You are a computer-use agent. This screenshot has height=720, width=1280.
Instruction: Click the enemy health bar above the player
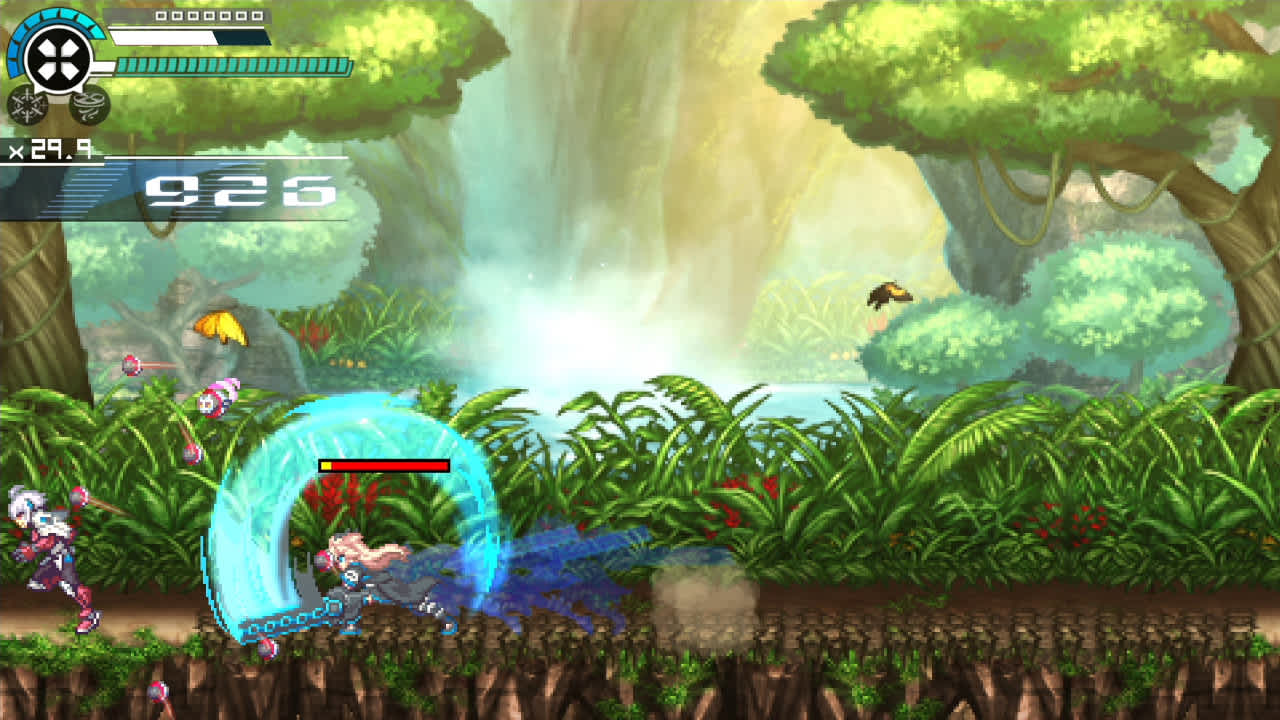pos(385,465)
